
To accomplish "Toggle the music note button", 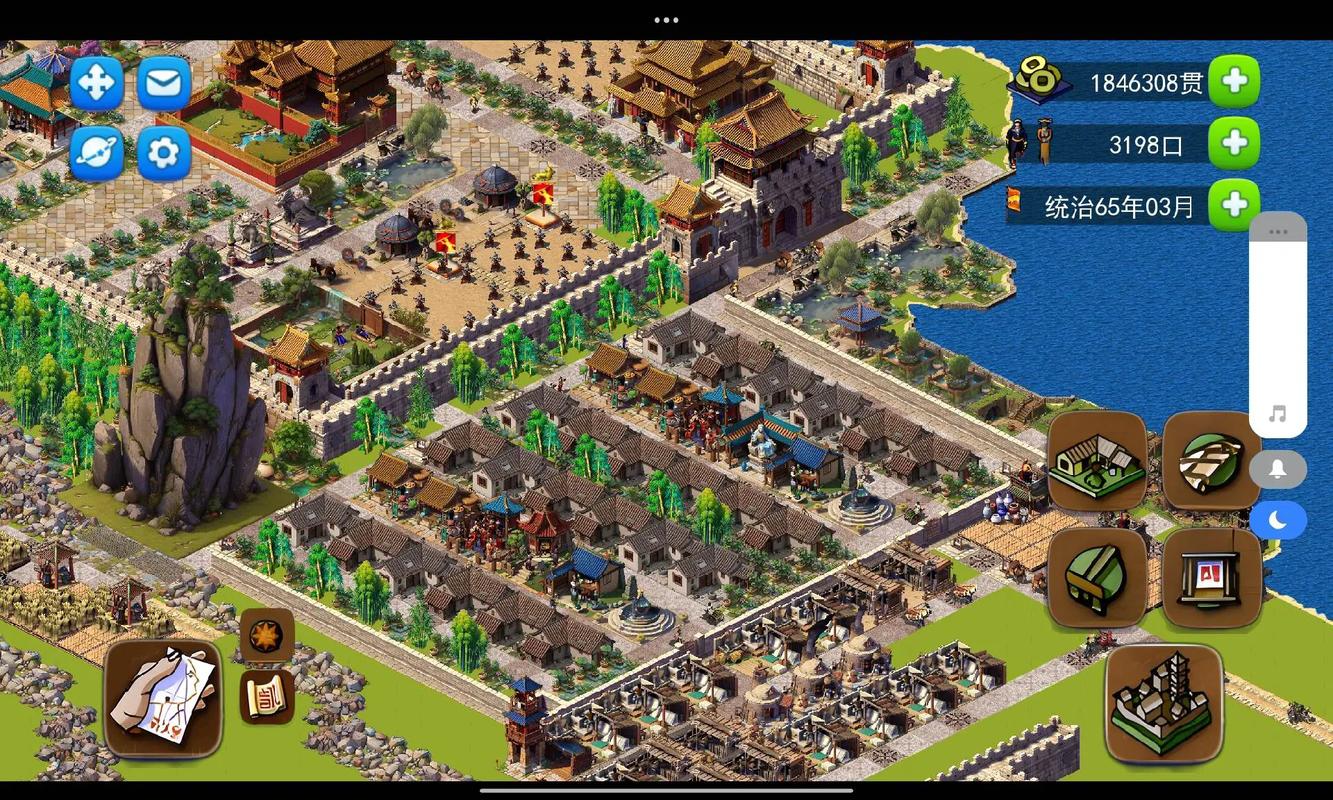I will (x=1278, y=414).
